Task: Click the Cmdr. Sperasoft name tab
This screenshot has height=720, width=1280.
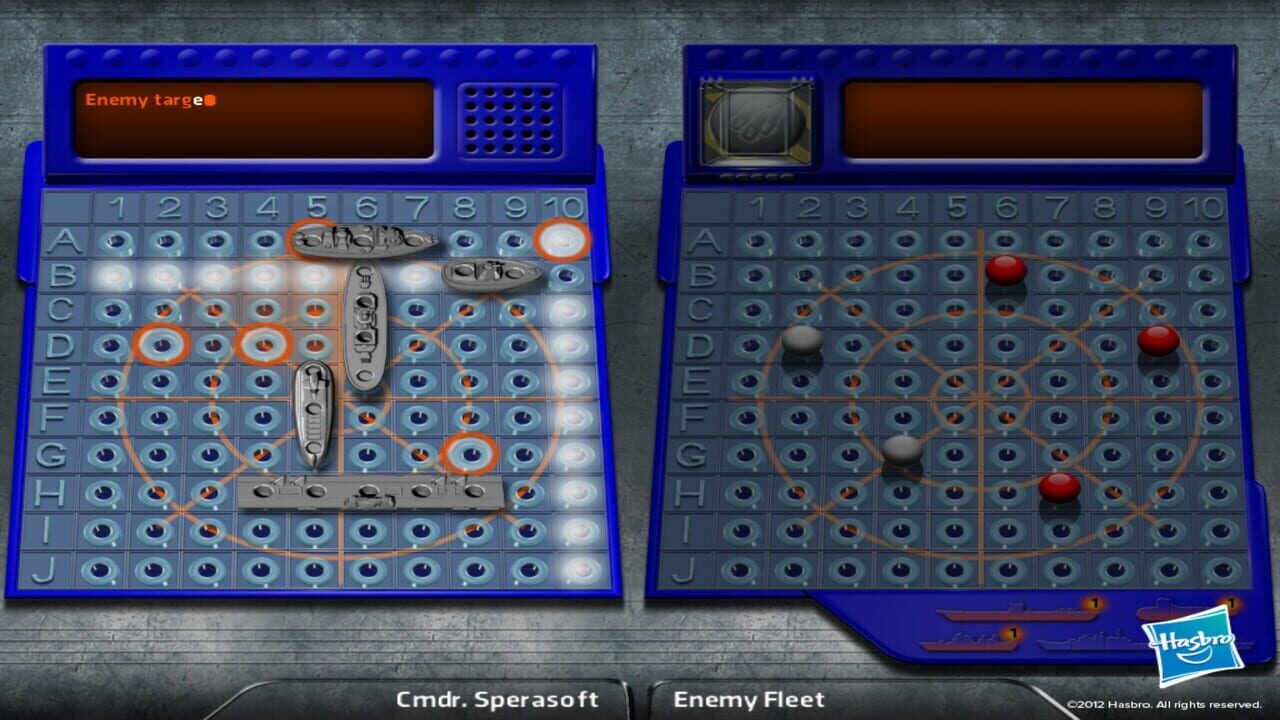Action: tap(497, 700)
